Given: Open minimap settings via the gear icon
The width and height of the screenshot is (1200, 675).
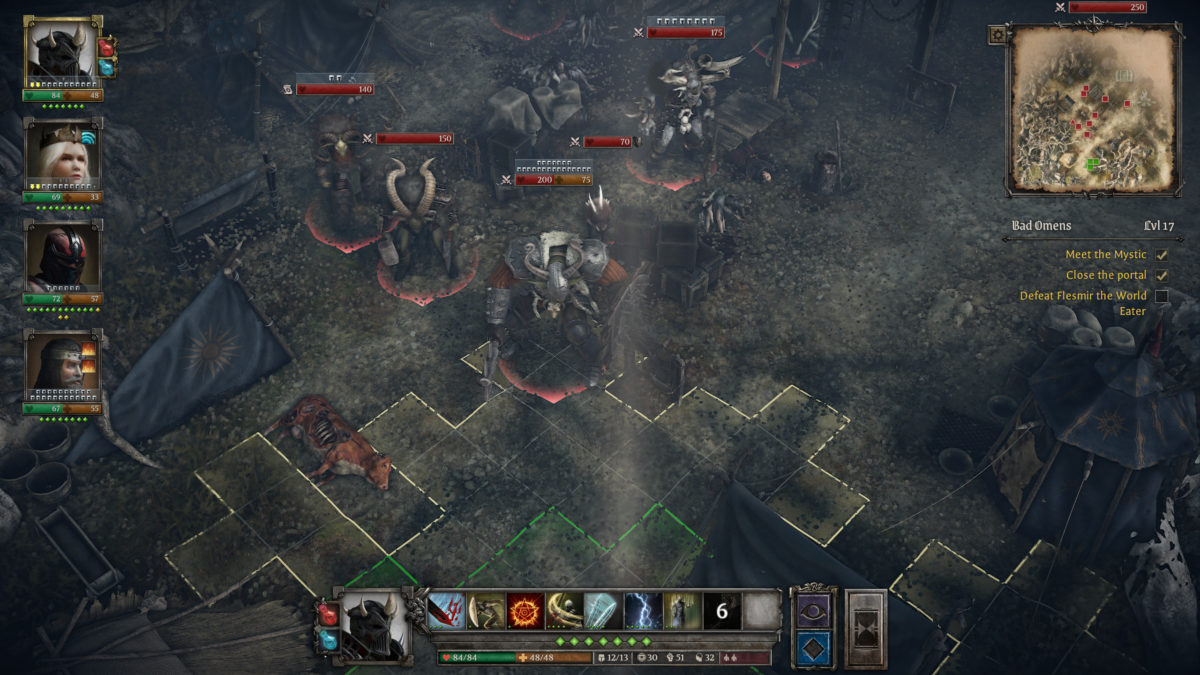Looking at the screenshot, I should point(997,34).
